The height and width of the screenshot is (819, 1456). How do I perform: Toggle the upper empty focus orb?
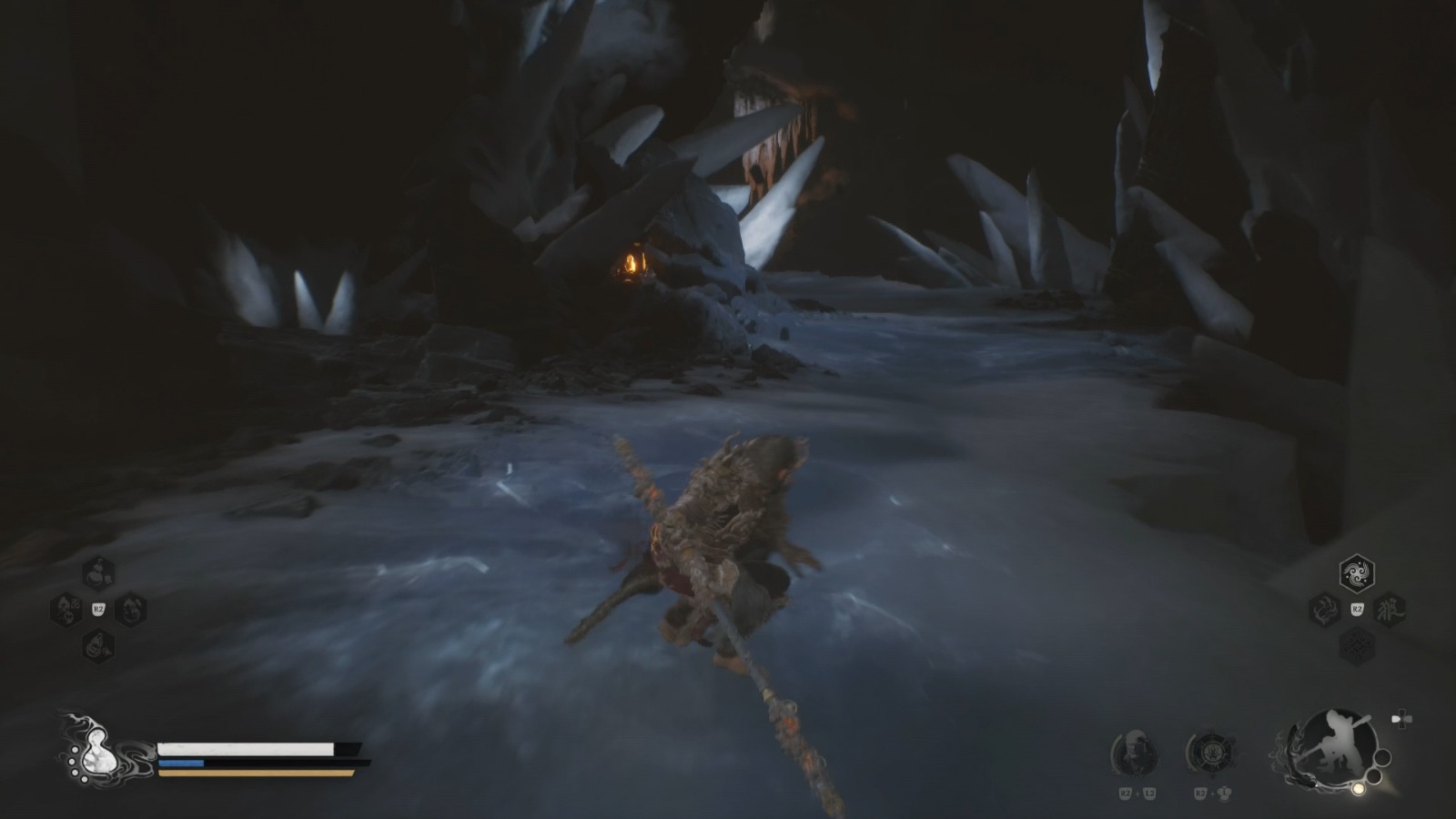[1384, 757]
